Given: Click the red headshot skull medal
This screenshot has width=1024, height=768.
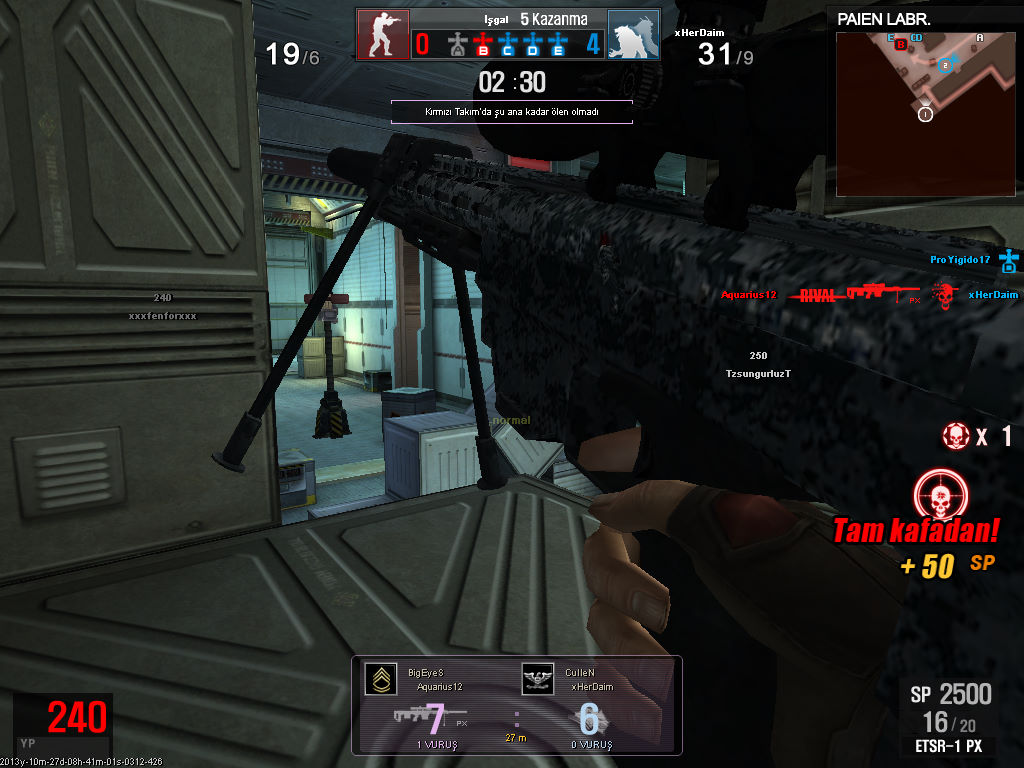Looking at the screenshot, I should pyautogui.click(x=940, y=496).
